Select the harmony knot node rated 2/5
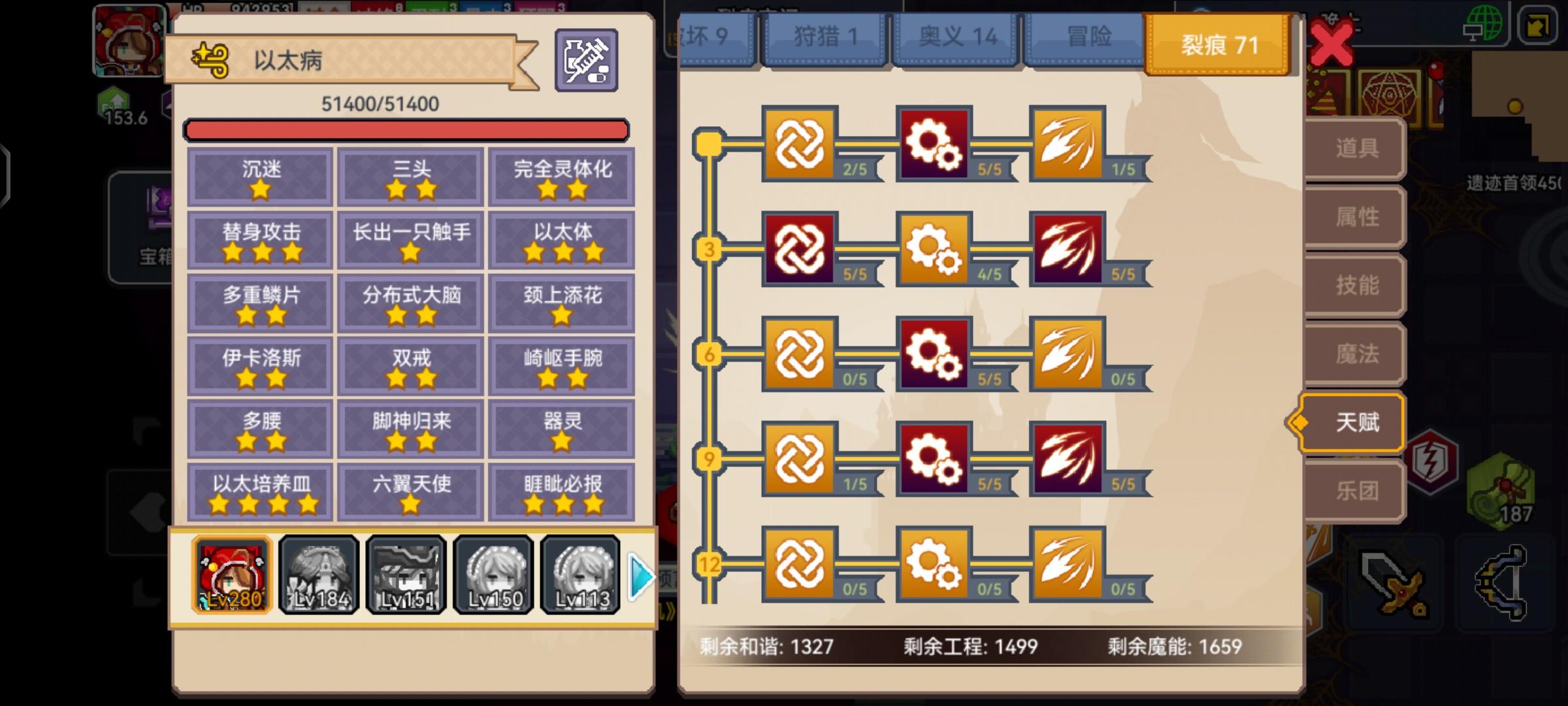This screenshot has height=706, width=1568. click(800, 144)
